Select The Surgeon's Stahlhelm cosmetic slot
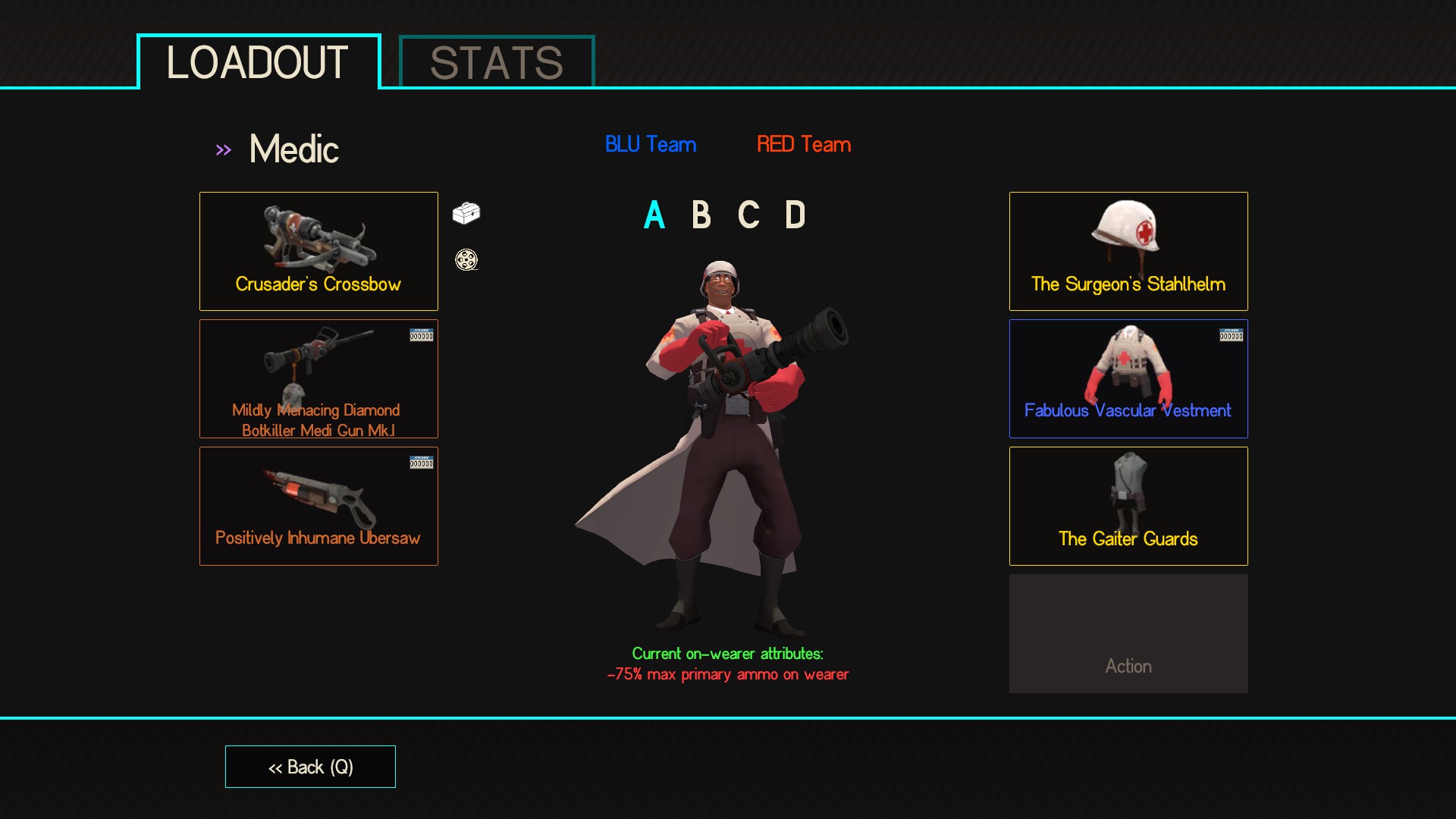 click(1128, 251)
